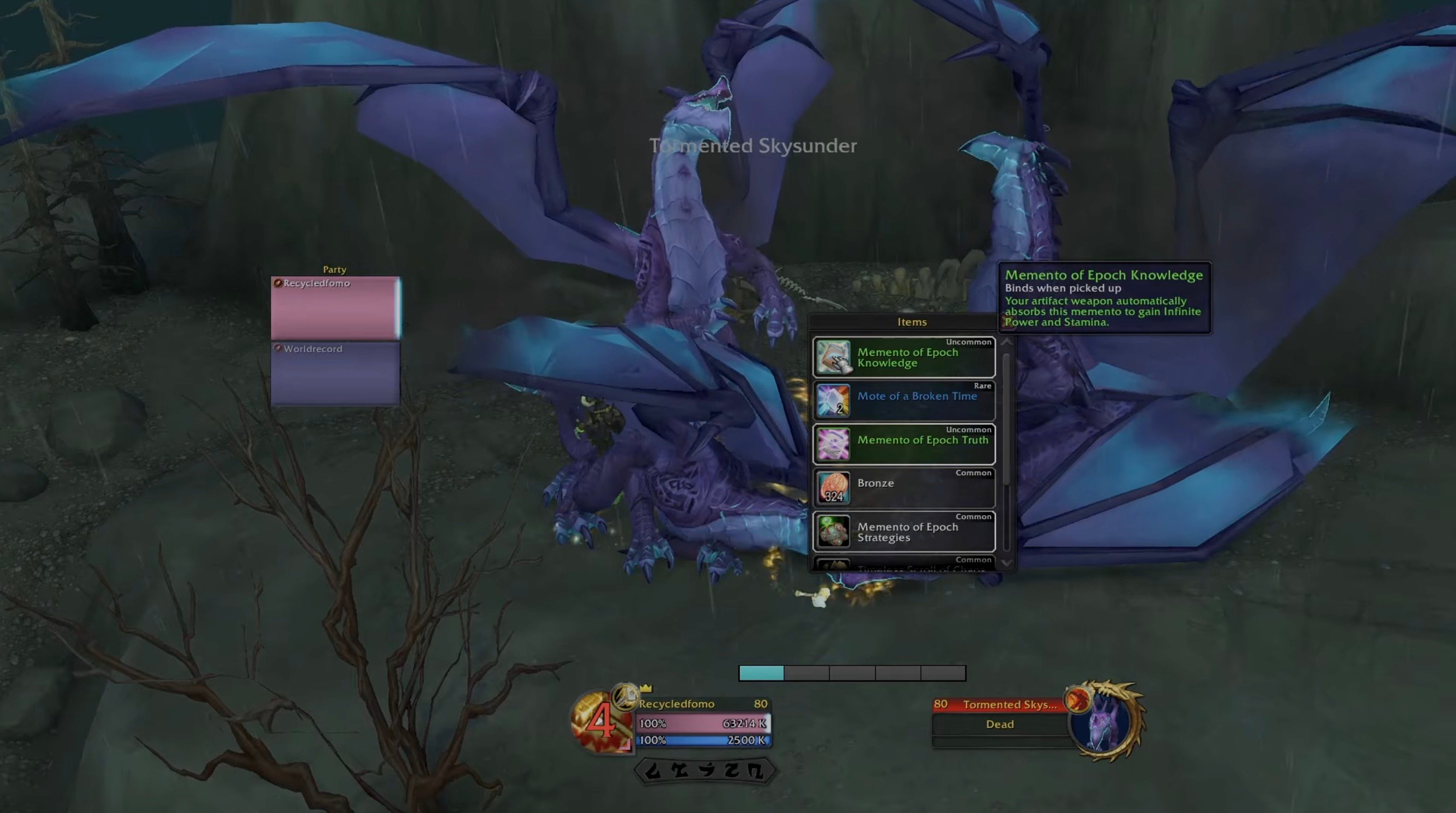Select Worldrecord party frame
This screenshot has width=1456, height=813.
point(335,373)
